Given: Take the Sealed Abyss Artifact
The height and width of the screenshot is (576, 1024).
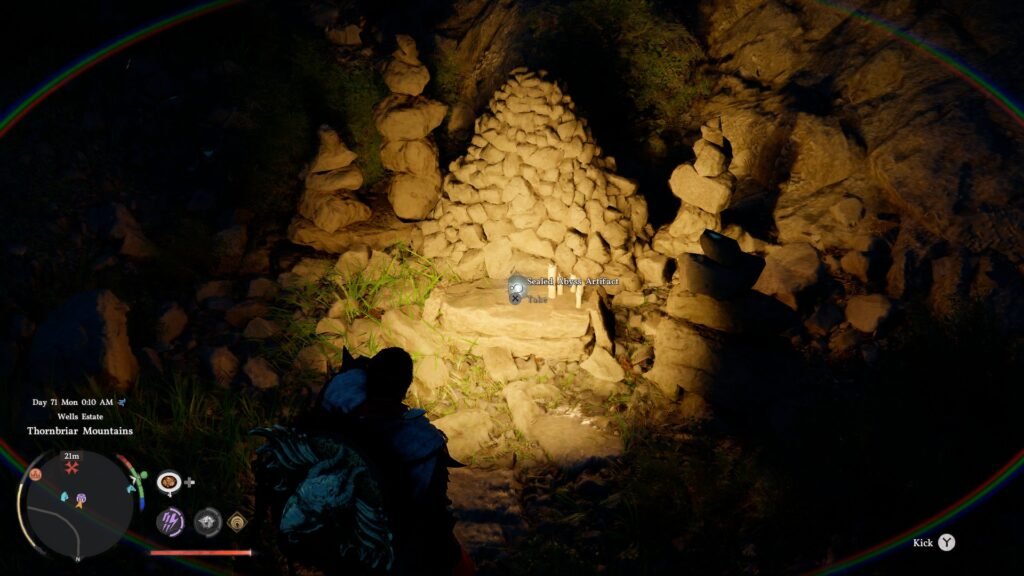Looking at the screenshot, I should 515,297.
